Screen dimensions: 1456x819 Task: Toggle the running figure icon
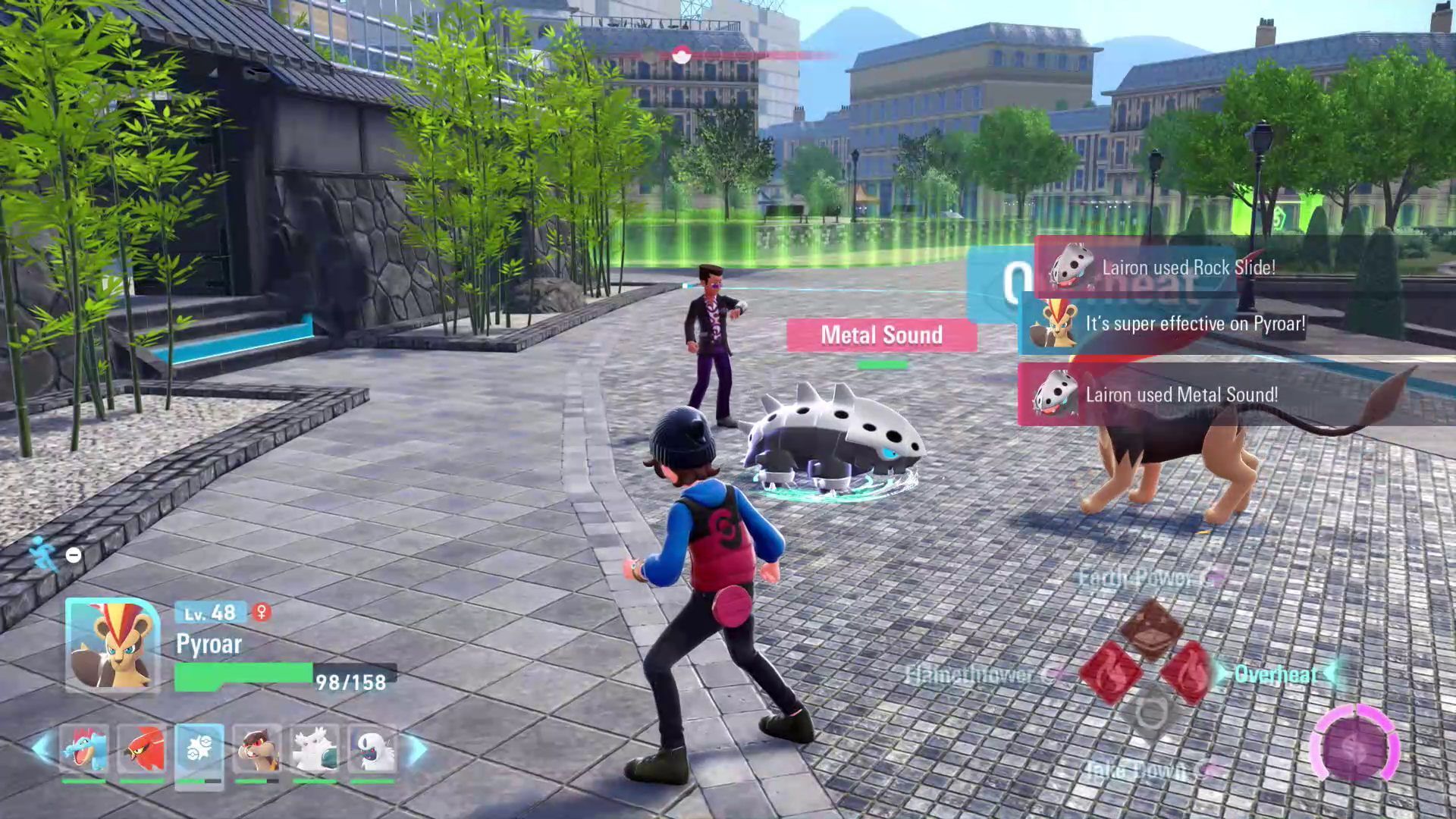43,554
